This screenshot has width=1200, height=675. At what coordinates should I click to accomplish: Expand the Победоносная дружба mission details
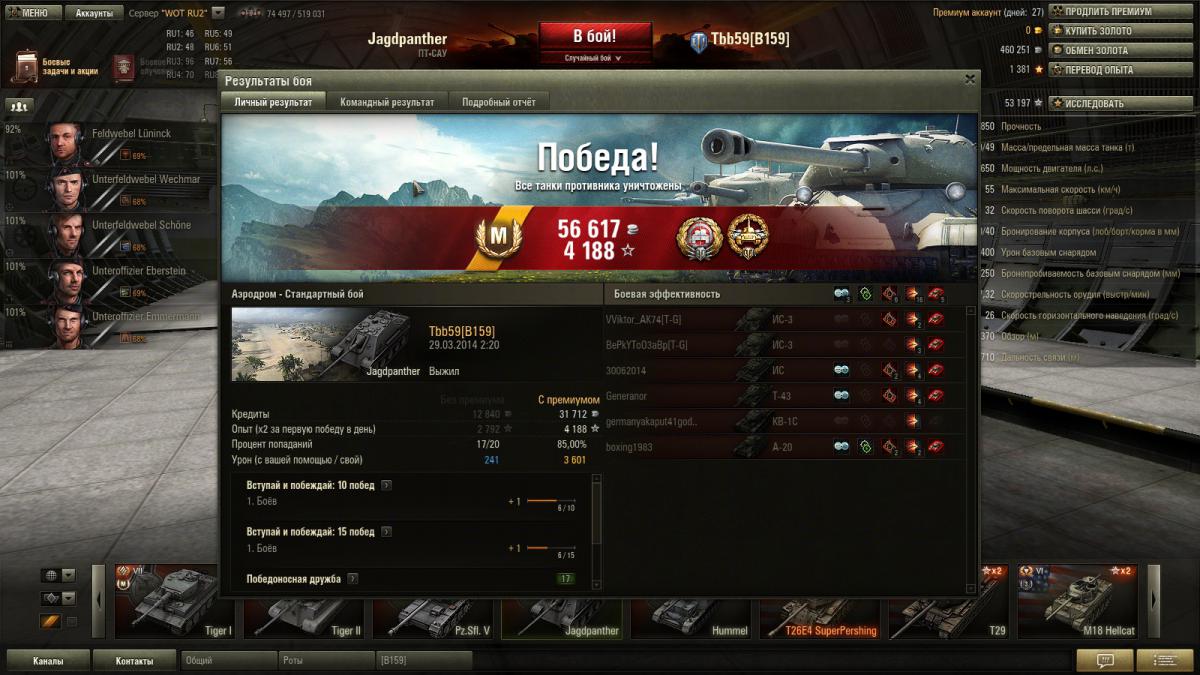[x=353, y=579]
